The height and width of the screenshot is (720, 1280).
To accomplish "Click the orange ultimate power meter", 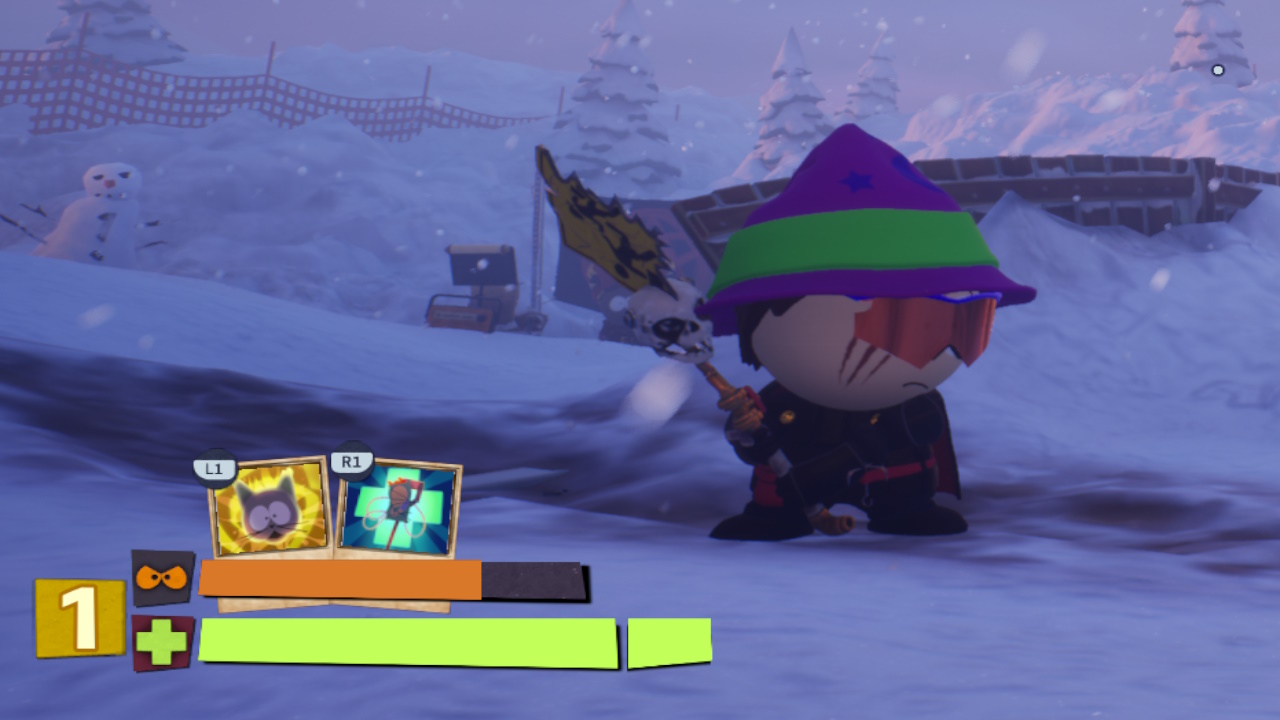I will coord(340,577).
